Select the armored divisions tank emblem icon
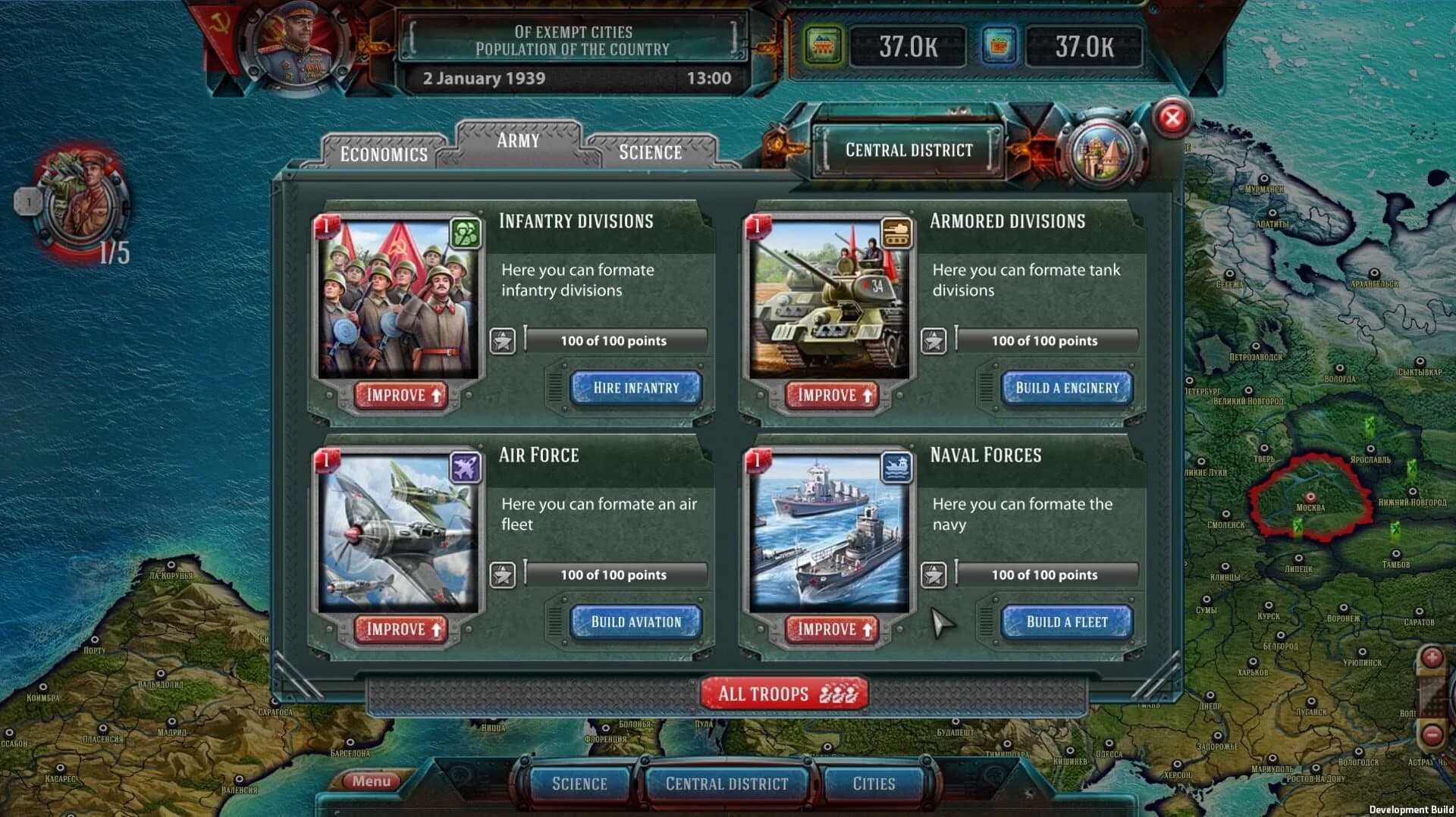This screenshot has height=817, width=1456. [x=897, y=233]
